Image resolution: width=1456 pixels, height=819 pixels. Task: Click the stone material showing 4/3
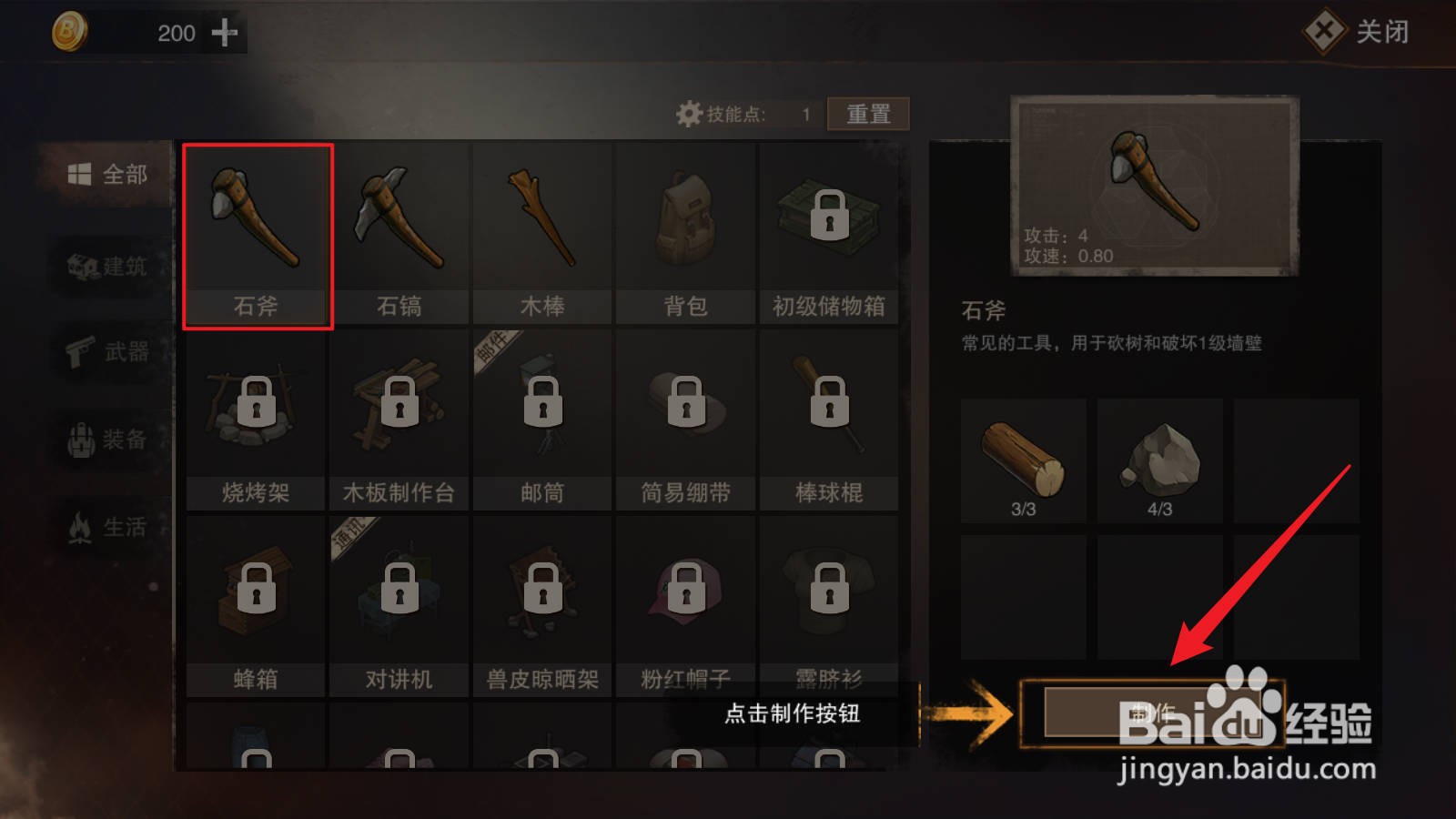1160,455
